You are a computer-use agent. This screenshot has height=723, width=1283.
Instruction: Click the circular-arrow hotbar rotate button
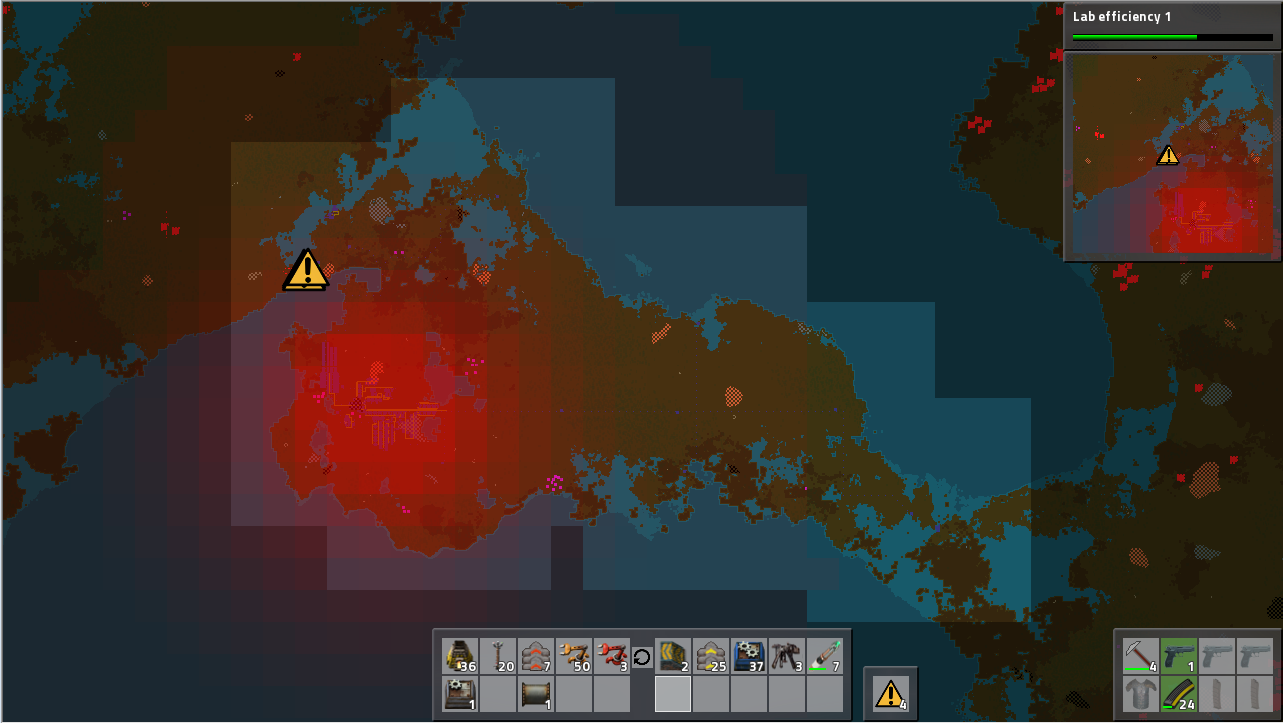coord(642,657)
